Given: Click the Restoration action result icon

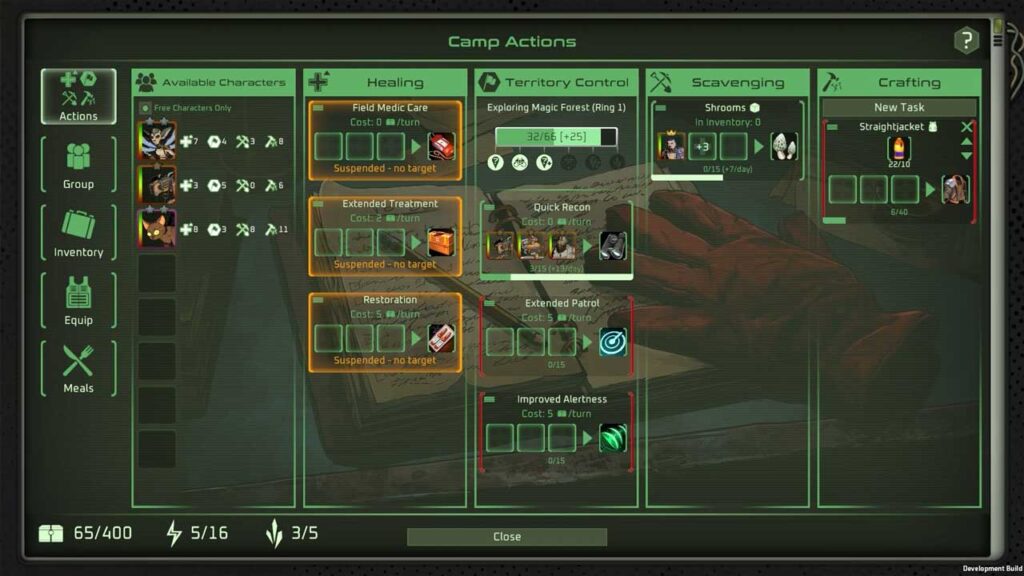Looking at the screenshot, I should point(441,338).
